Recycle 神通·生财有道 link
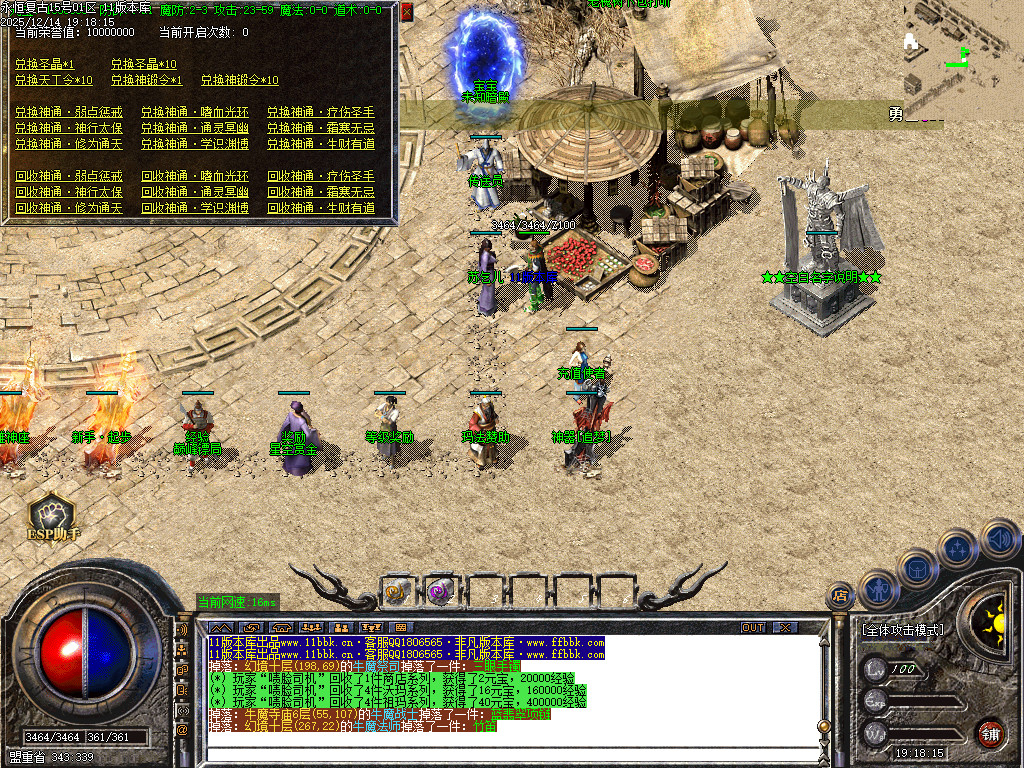The width and height of the screenshot is (1024, 768). coord(321,208)
